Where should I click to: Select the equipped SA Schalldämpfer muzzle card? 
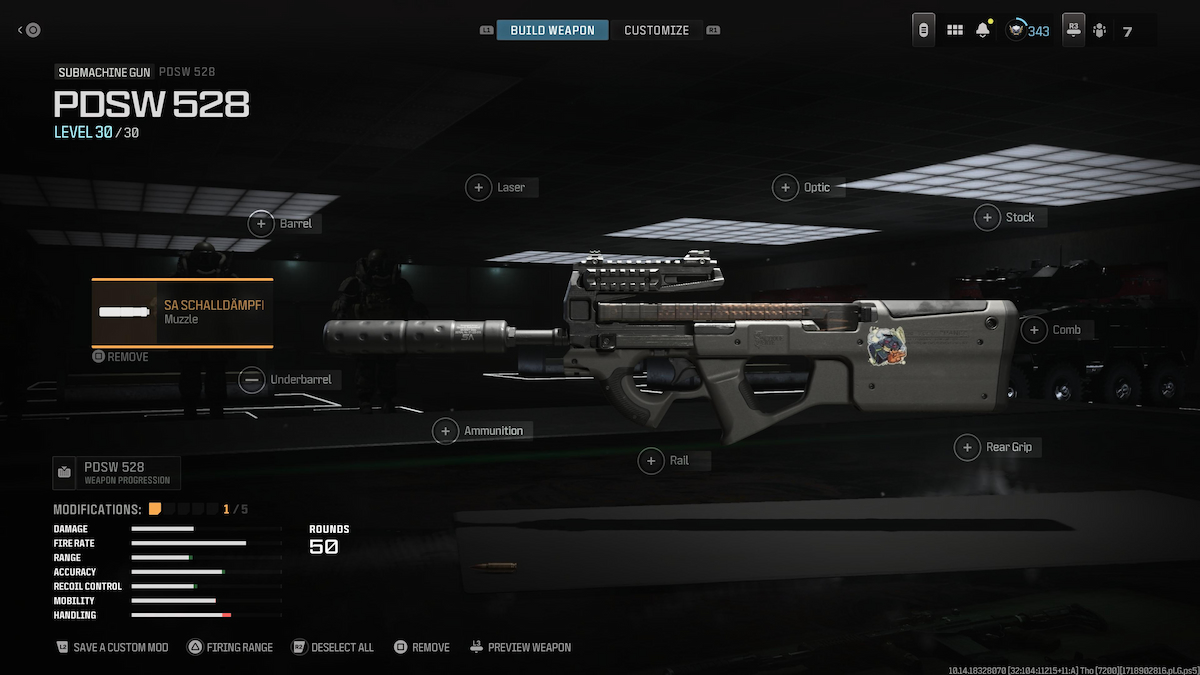[x=182, y=312]
